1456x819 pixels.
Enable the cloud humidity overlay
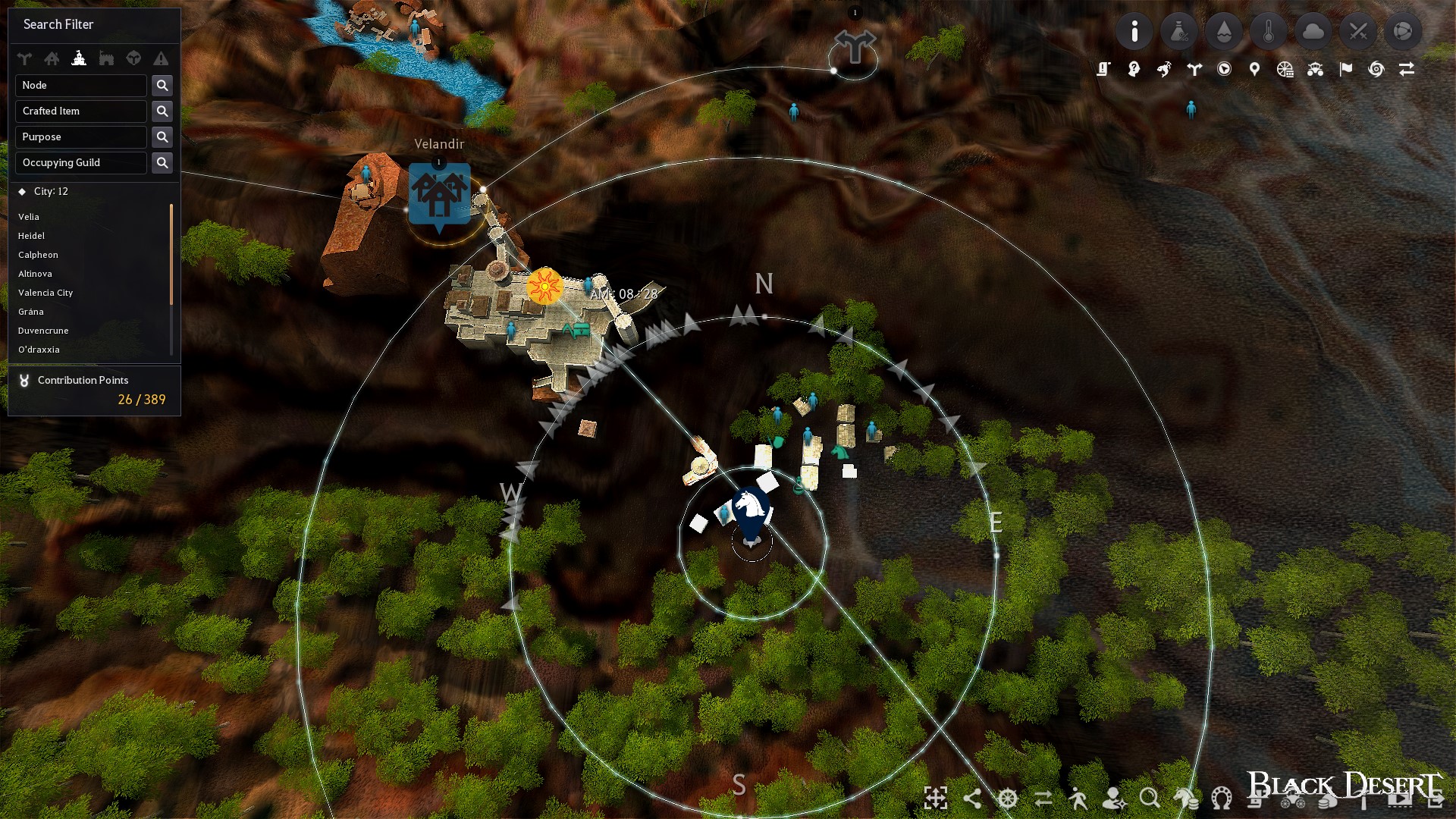coord(1313,32)
